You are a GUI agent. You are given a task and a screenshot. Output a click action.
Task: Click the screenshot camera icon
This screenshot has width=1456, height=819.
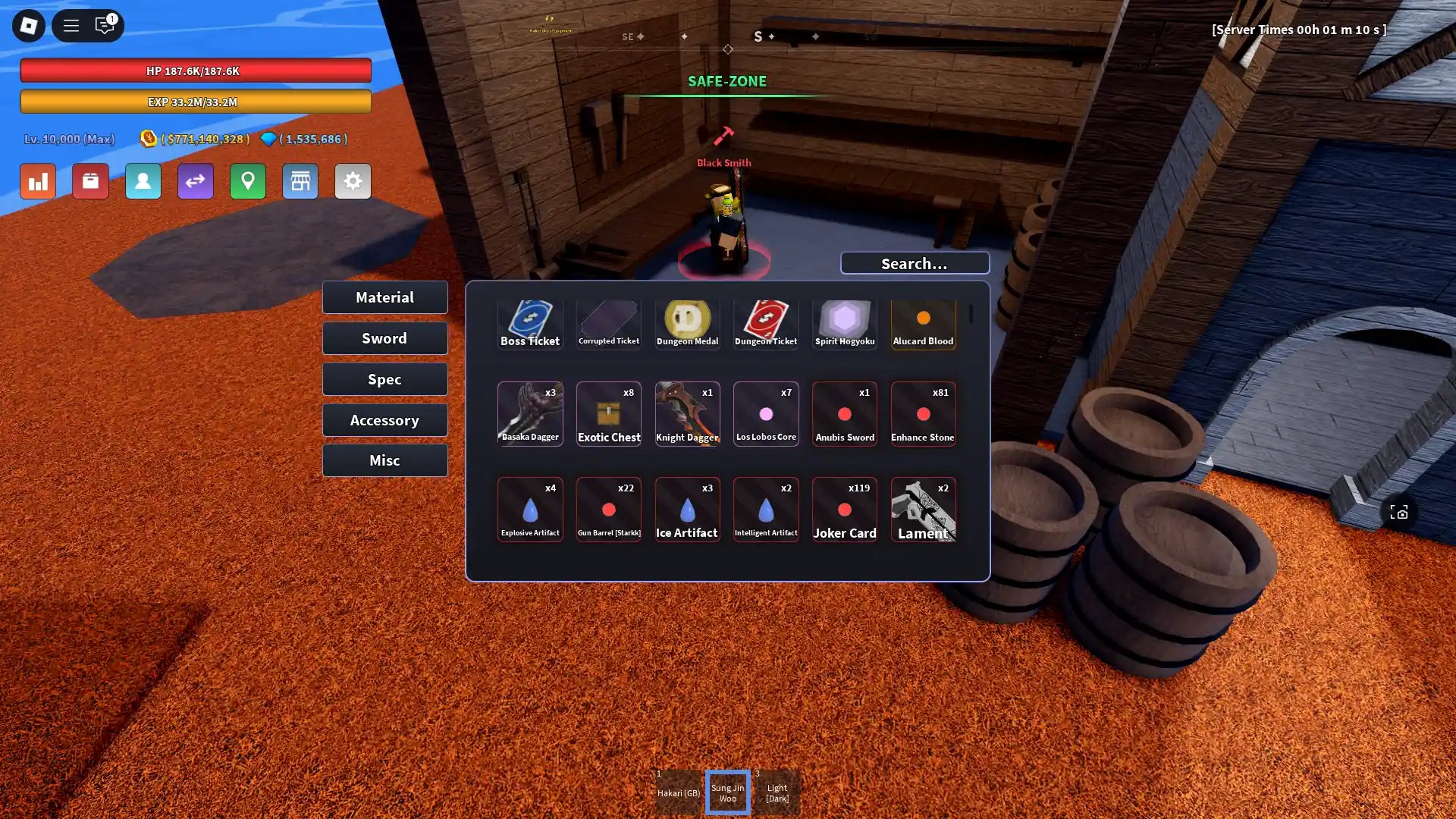pos(1399,512)
